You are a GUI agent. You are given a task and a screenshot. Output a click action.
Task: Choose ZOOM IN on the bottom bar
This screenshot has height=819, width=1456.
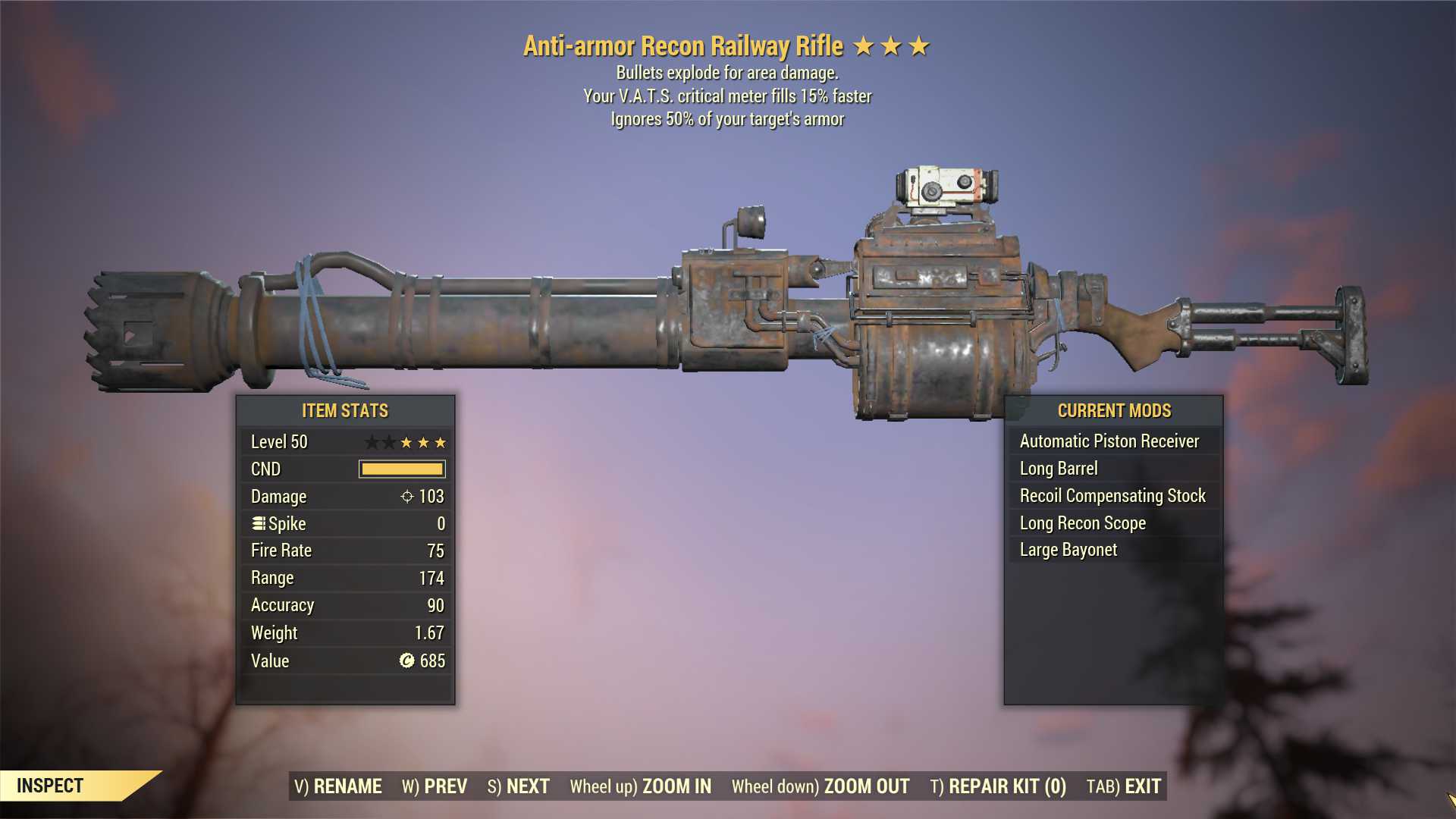[641, 786]
